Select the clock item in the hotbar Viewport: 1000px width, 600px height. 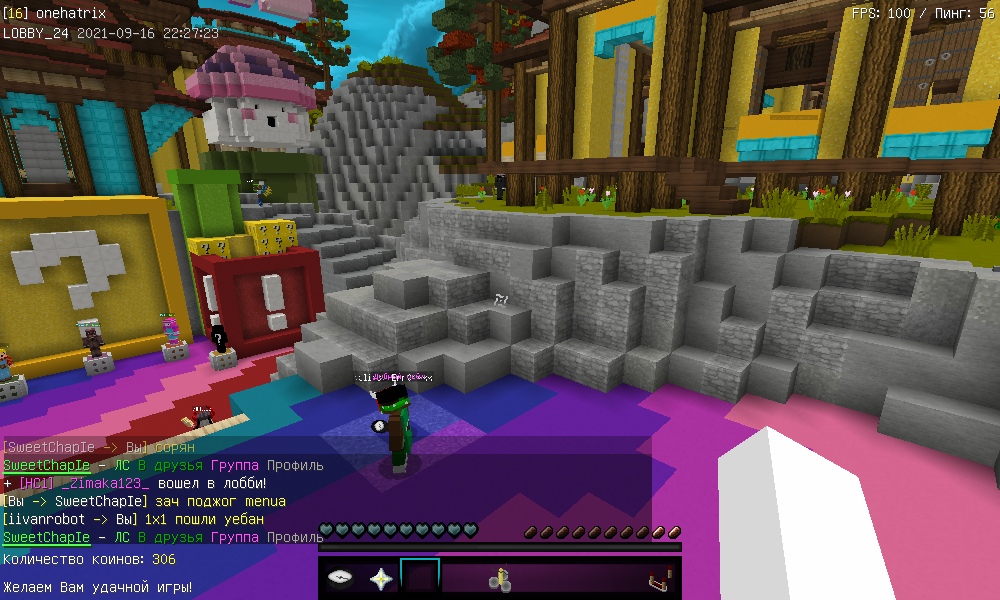pos(340,578)
